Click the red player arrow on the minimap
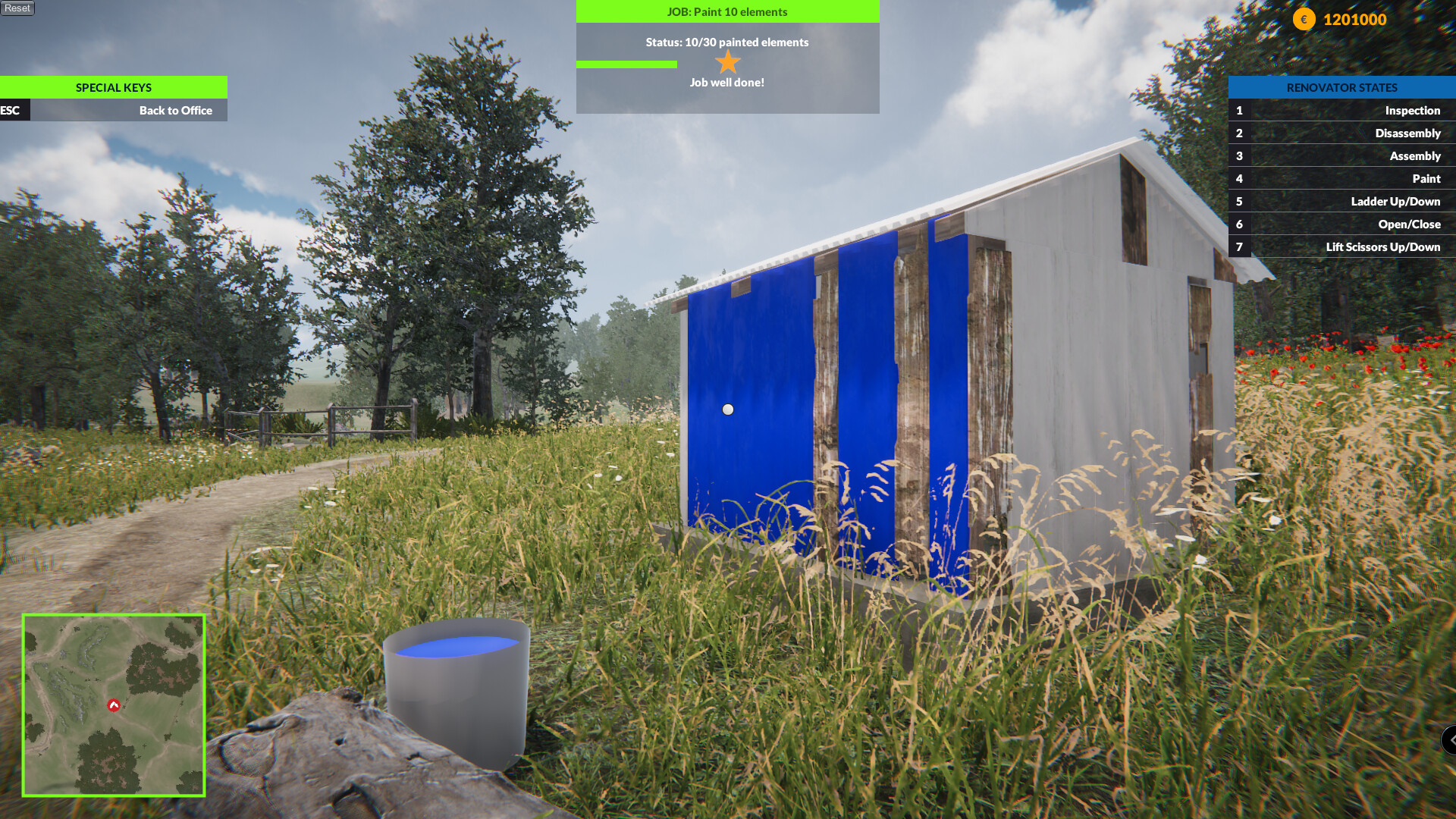This screenshot has height=819, width=1456. click(x=113, y=704)
